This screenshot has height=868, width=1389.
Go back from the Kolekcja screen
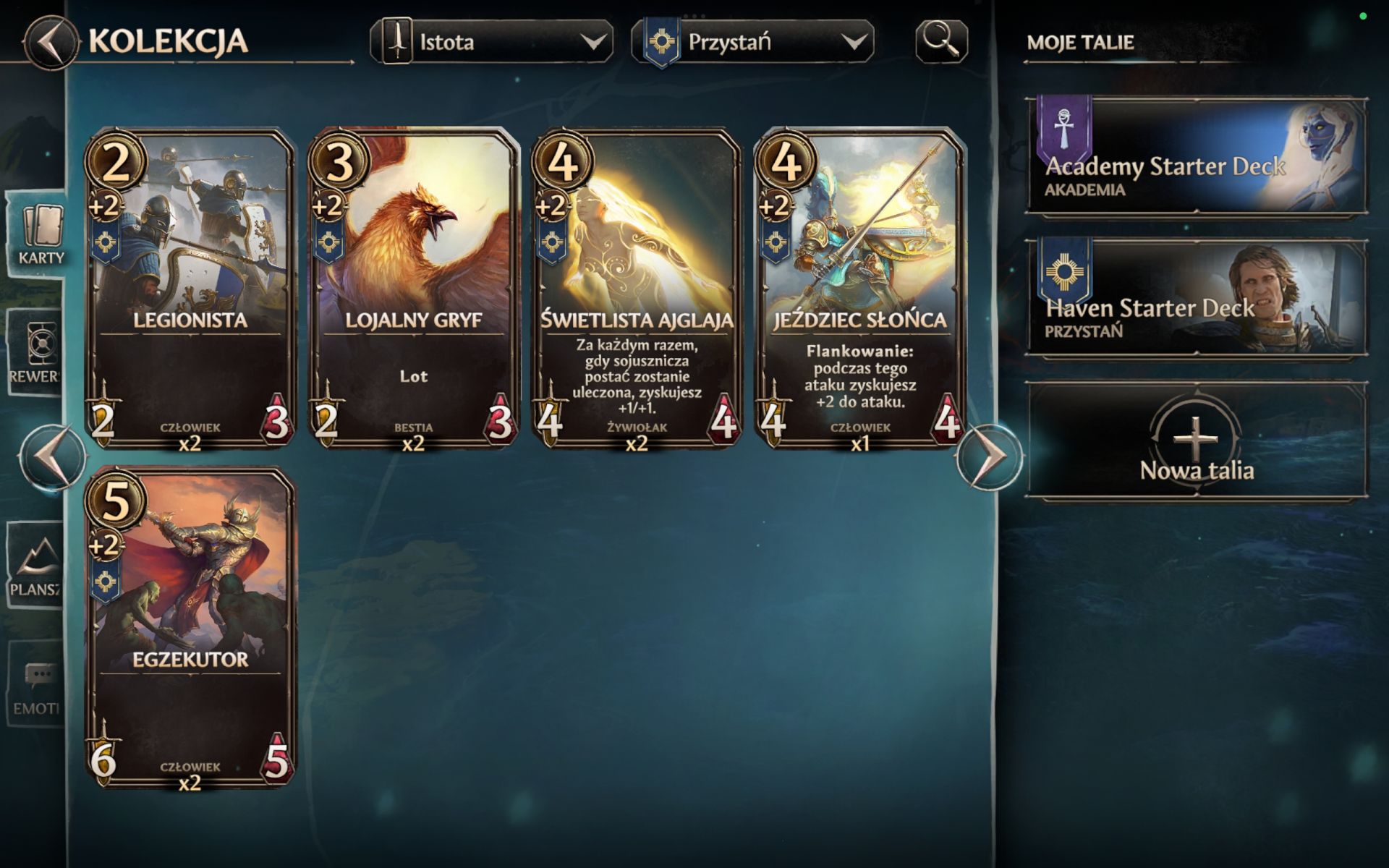[x=49, y=42]
